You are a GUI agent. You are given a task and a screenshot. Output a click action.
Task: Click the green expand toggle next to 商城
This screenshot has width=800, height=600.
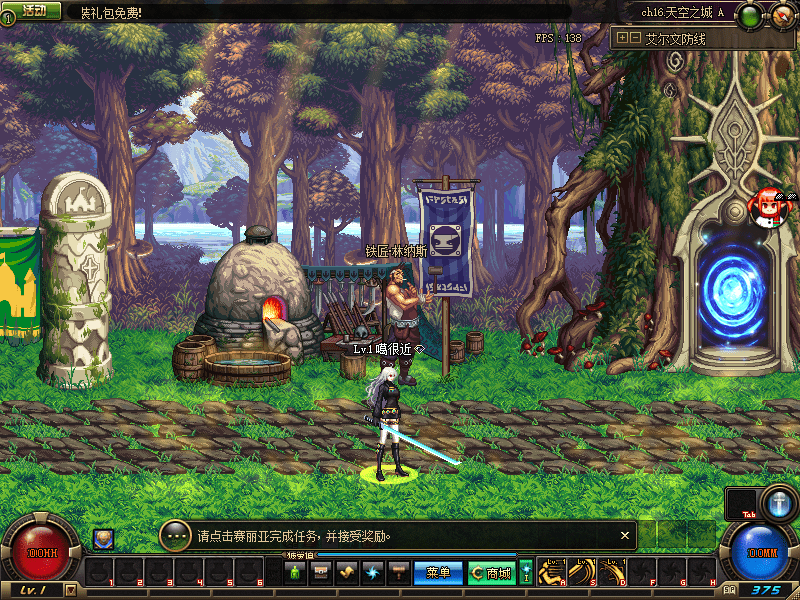click(526, 573)
